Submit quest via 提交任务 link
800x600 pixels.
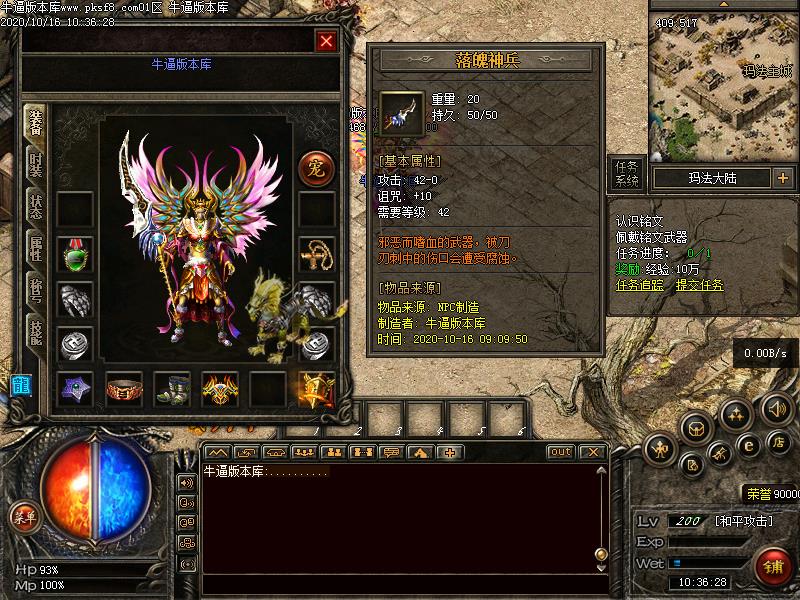pos(699,284)
